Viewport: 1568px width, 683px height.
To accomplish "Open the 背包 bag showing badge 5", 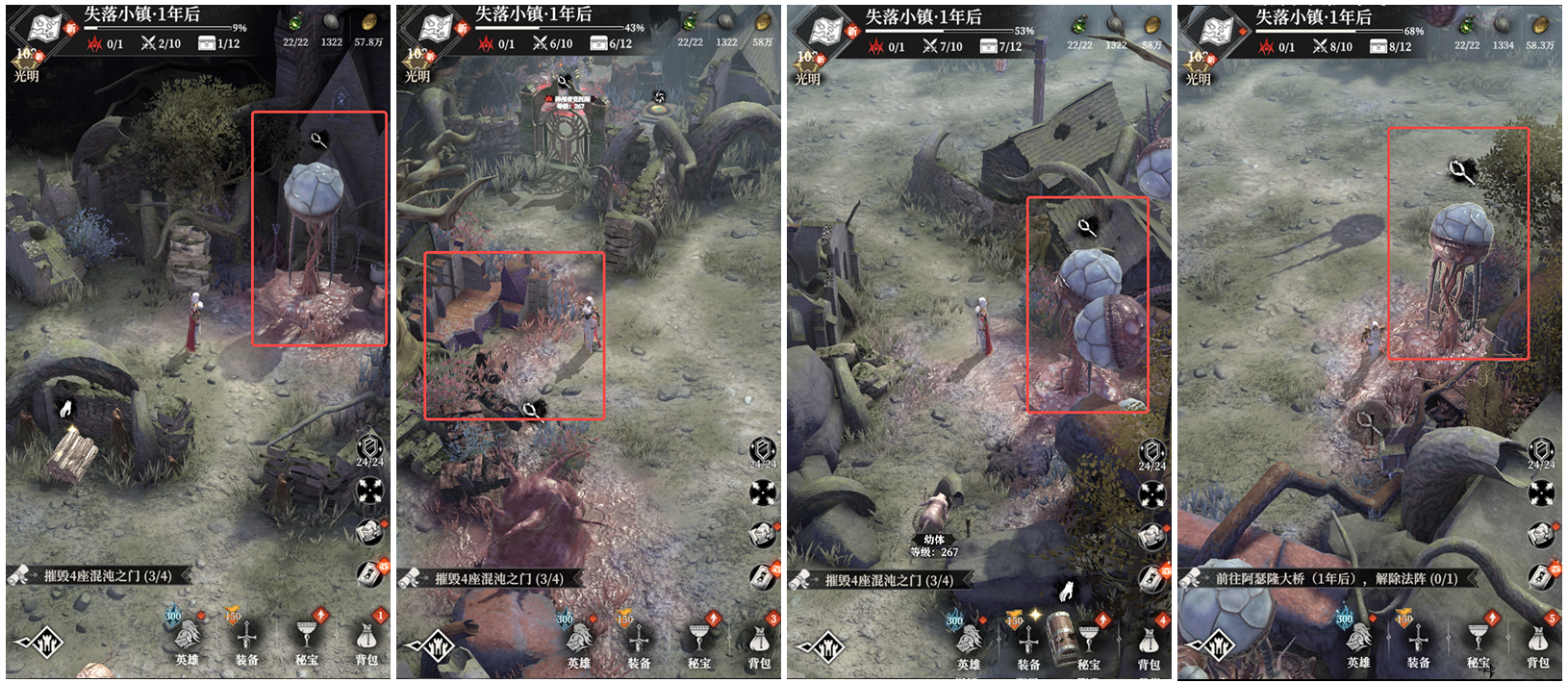I will click(1538, 640).
